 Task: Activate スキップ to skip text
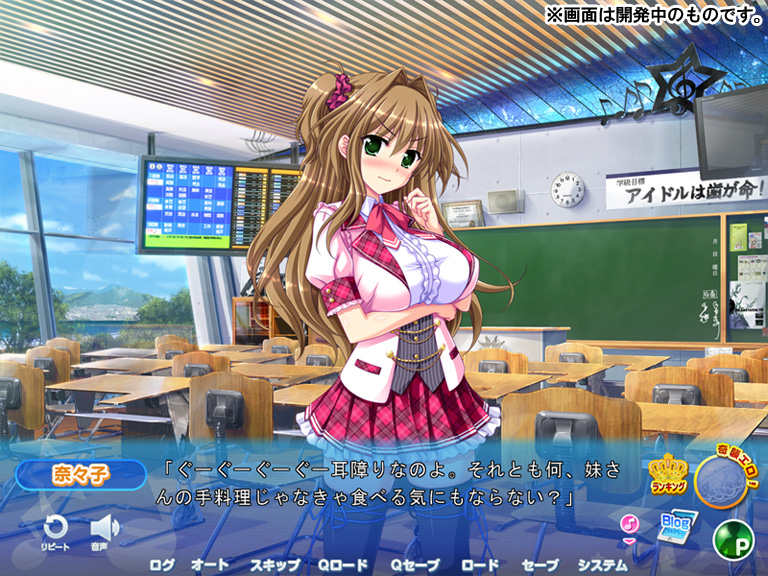tap(274, 564)
